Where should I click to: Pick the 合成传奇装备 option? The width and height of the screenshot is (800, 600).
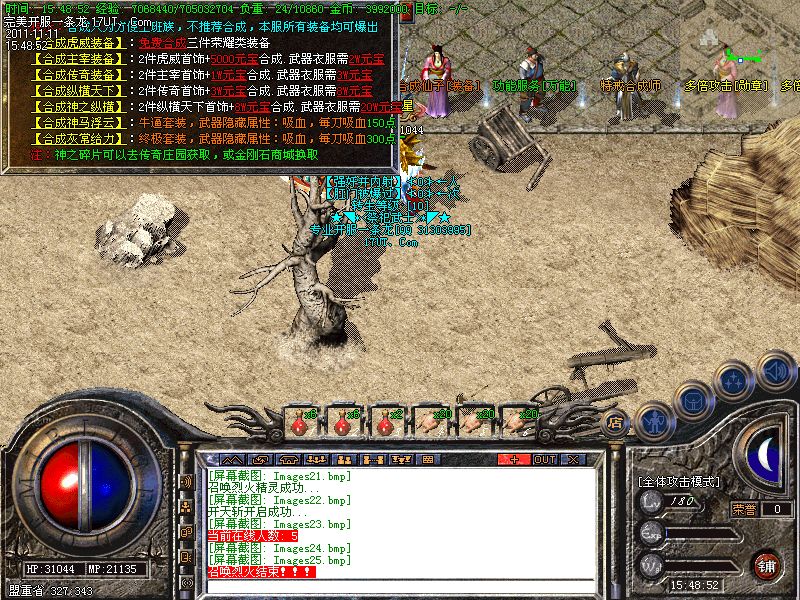click(84, 75)
